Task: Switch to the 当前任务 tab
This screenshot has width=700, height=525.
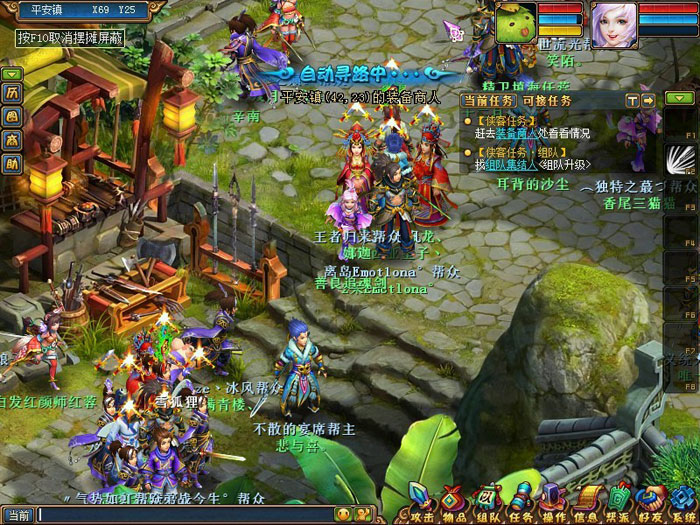Action: pyautogui.click(x=488, y=101)
